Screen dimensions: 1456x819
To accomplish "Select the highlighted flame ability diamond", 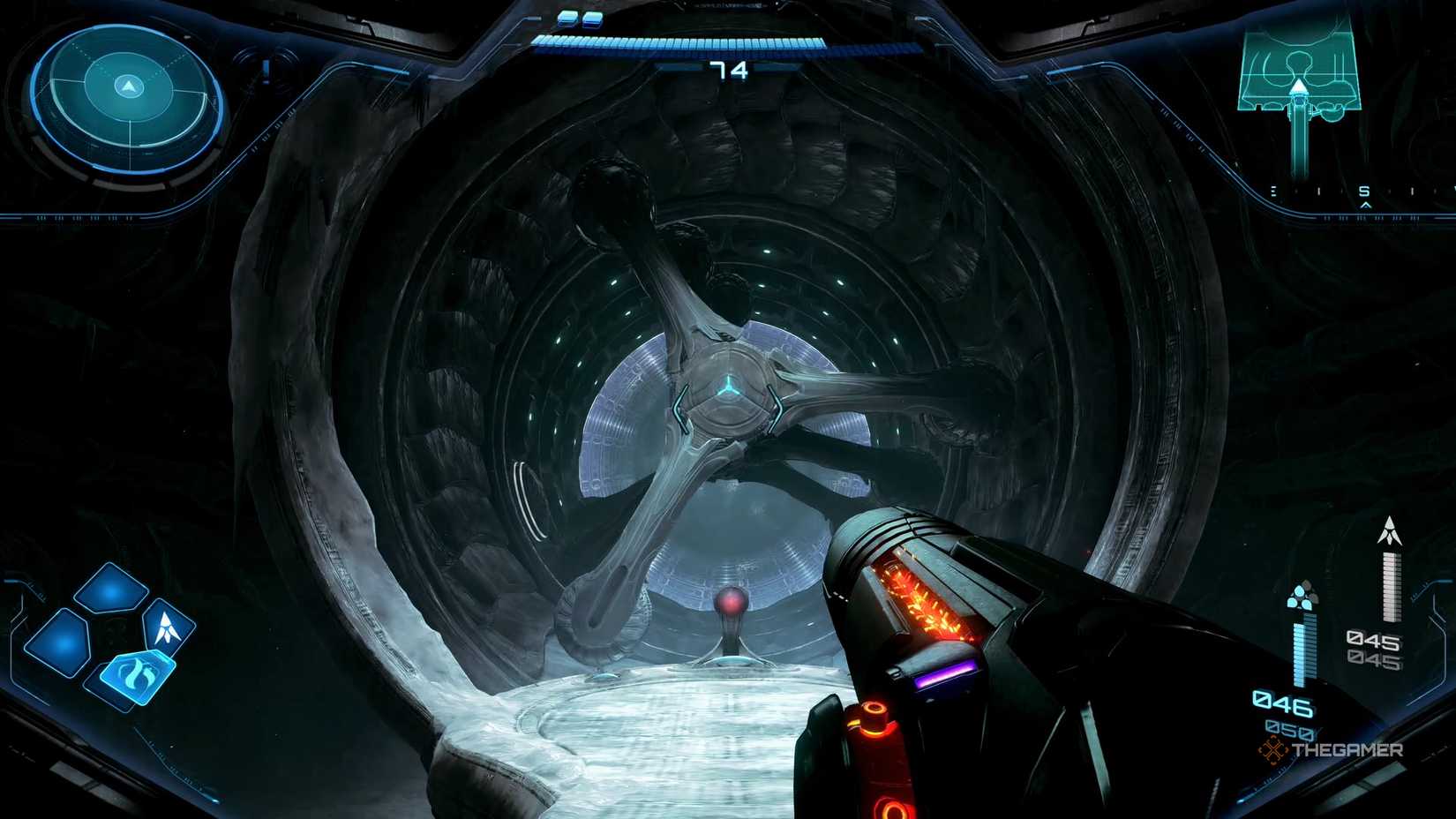I will 136,676.
